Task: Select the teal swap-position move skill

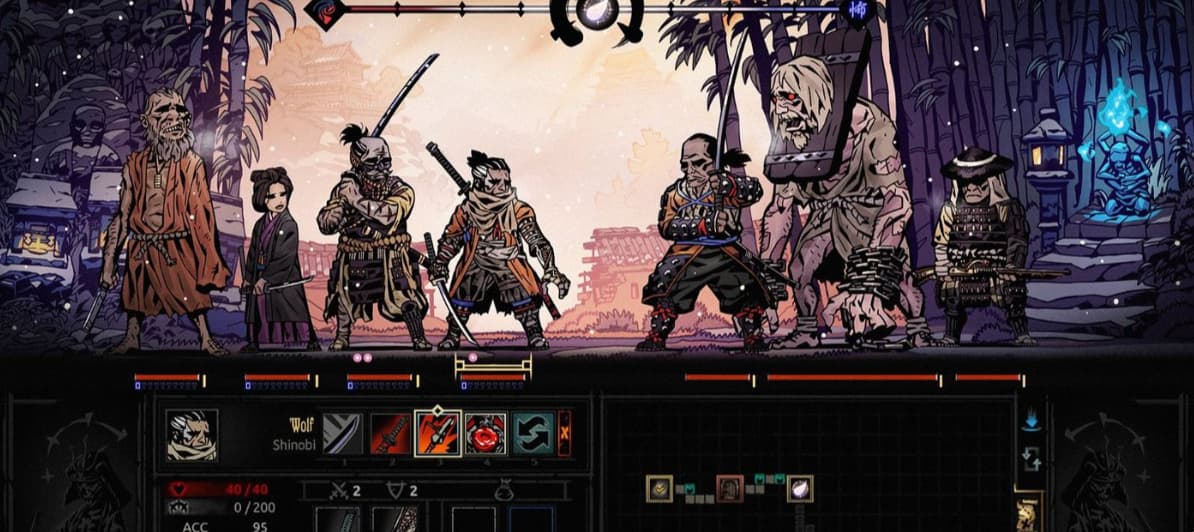Action: pyautogui.click(x=534, y=434)
